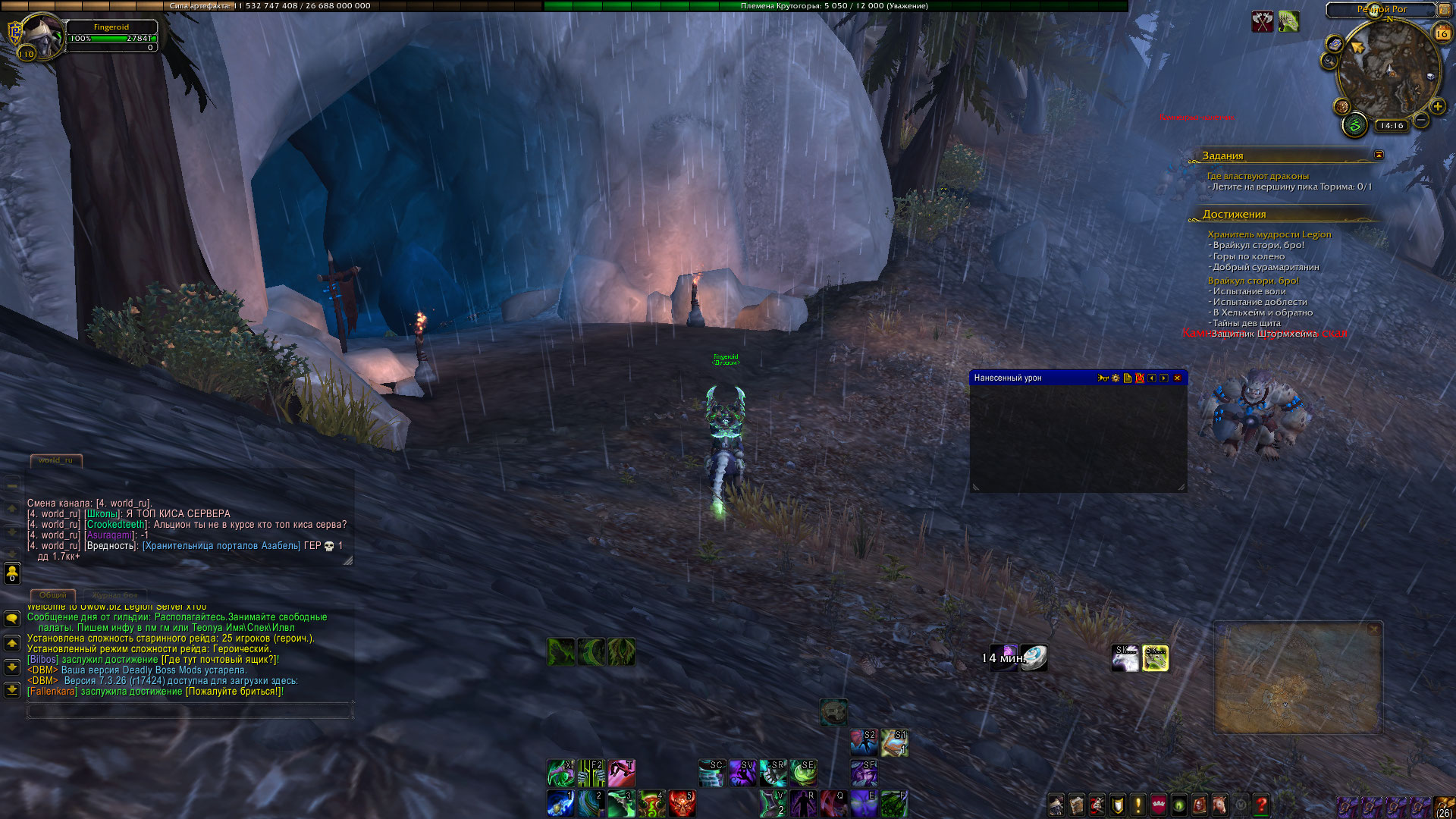
Task: Open the quest log exclamation mark button
Action: (x=1137, y=805)
